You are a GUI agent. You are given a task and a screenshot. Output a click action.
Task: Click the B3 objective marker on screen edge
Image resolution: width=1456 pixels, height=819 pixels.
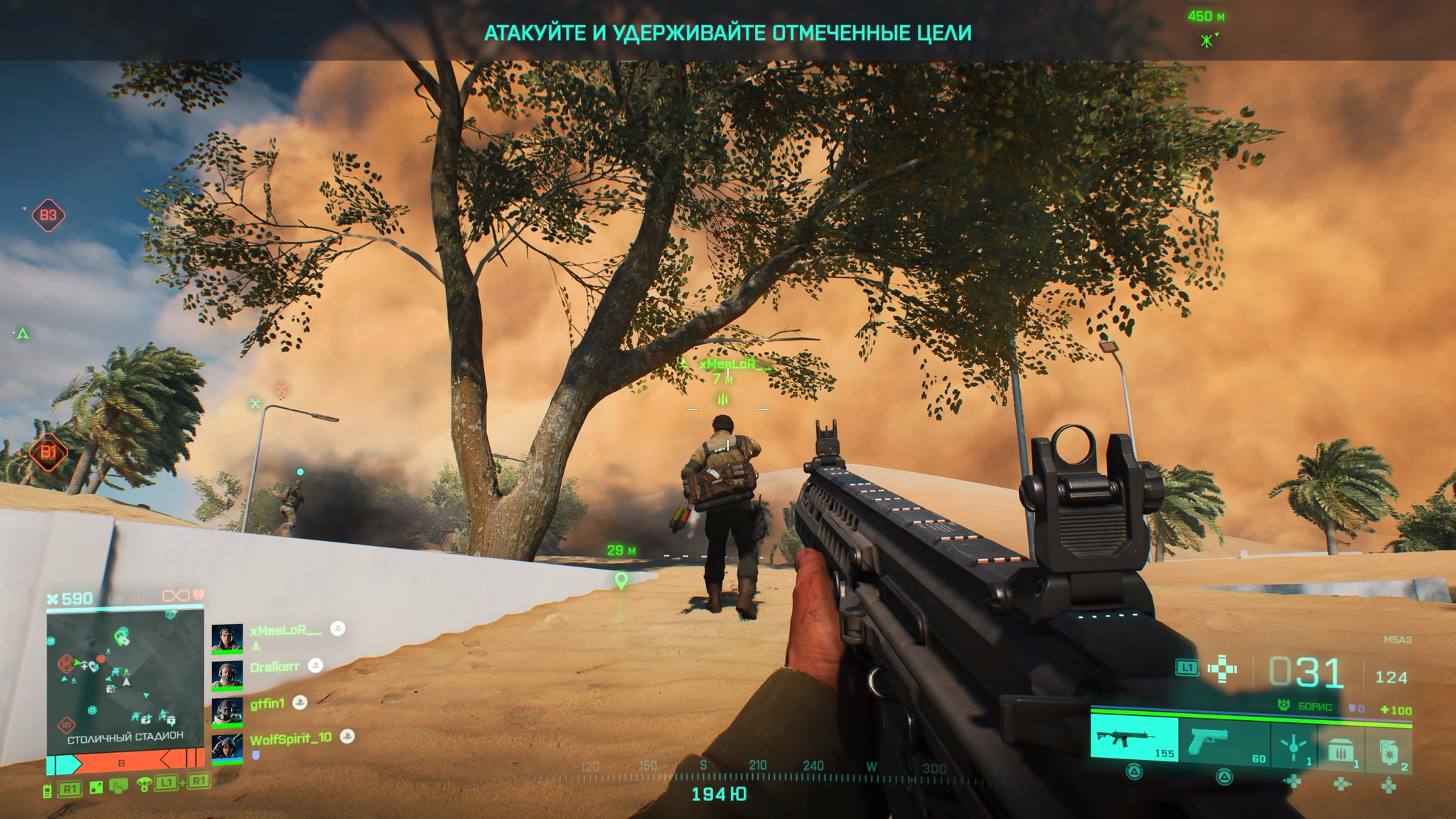(48, 215)
